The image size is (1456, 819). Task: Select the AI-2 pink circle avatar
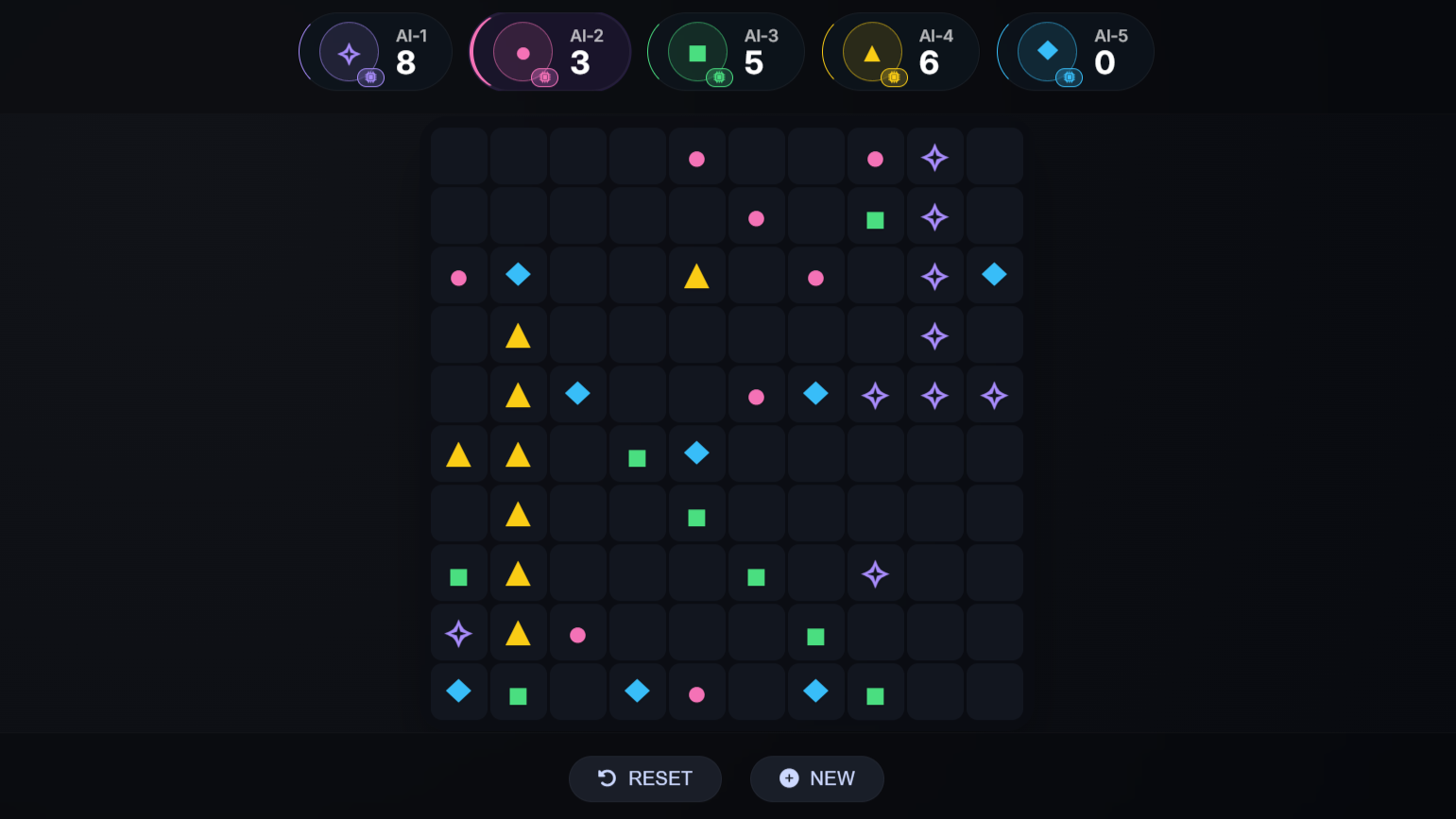click(522, 51)
